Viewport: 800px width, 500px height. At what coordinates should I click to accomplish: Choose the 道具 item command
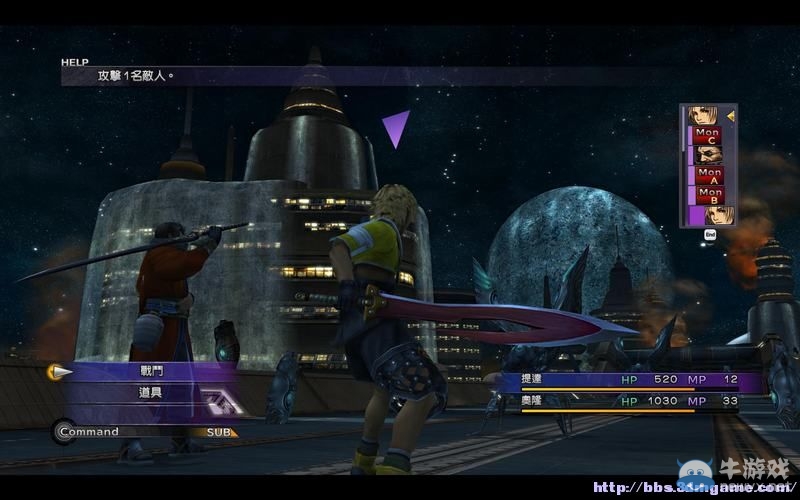tap(150, 393)
